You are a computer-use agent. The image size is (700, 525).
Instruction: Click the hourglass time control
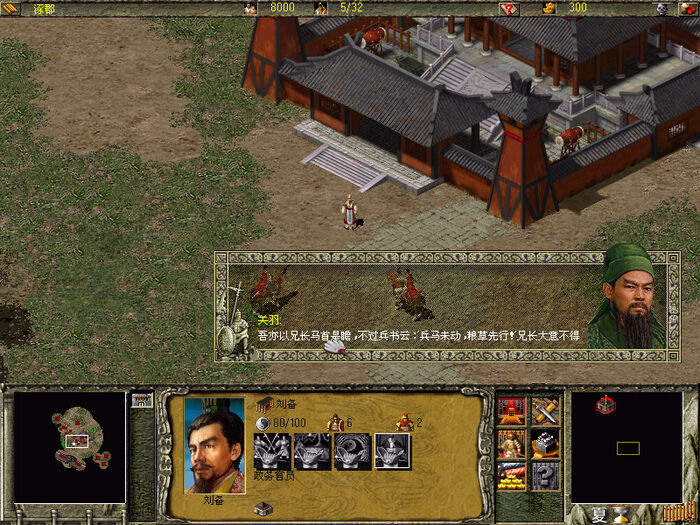click(x=623, y=515)
